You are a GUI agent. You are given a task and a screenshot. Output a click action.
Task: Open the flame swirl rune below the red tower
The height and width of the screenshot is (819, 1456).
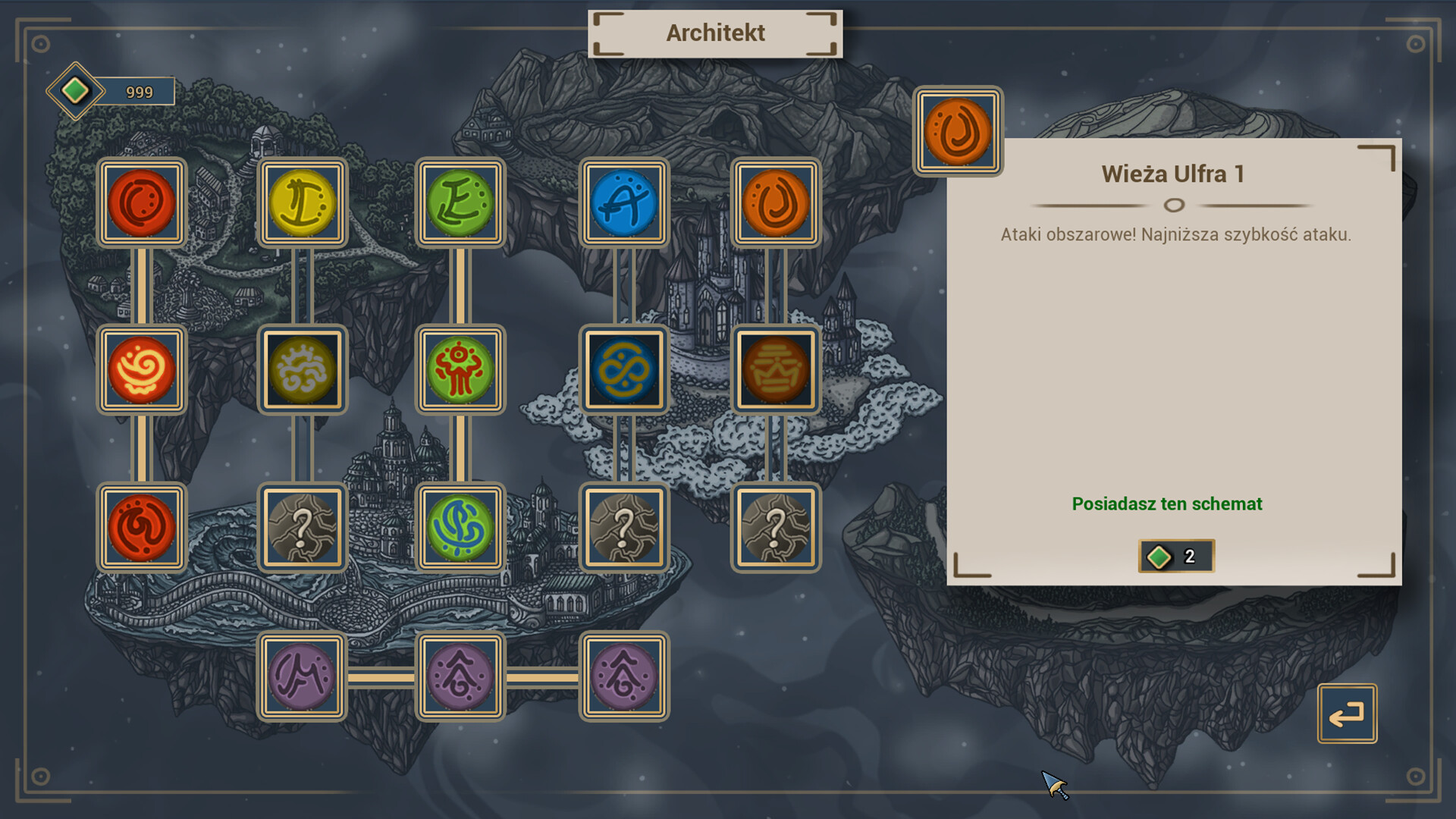coord(142,372)
